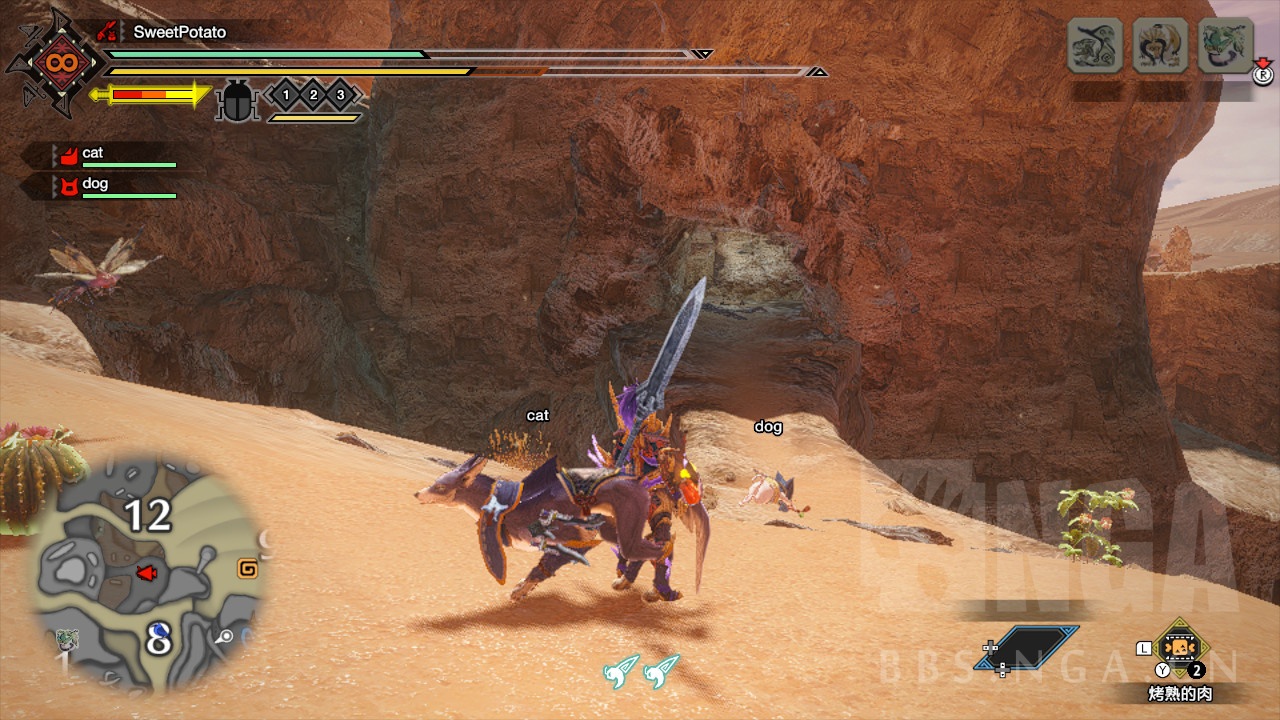Open the blue action bar panel
This screenshot has height=720, width=1280.
(x=1038, y=647)
